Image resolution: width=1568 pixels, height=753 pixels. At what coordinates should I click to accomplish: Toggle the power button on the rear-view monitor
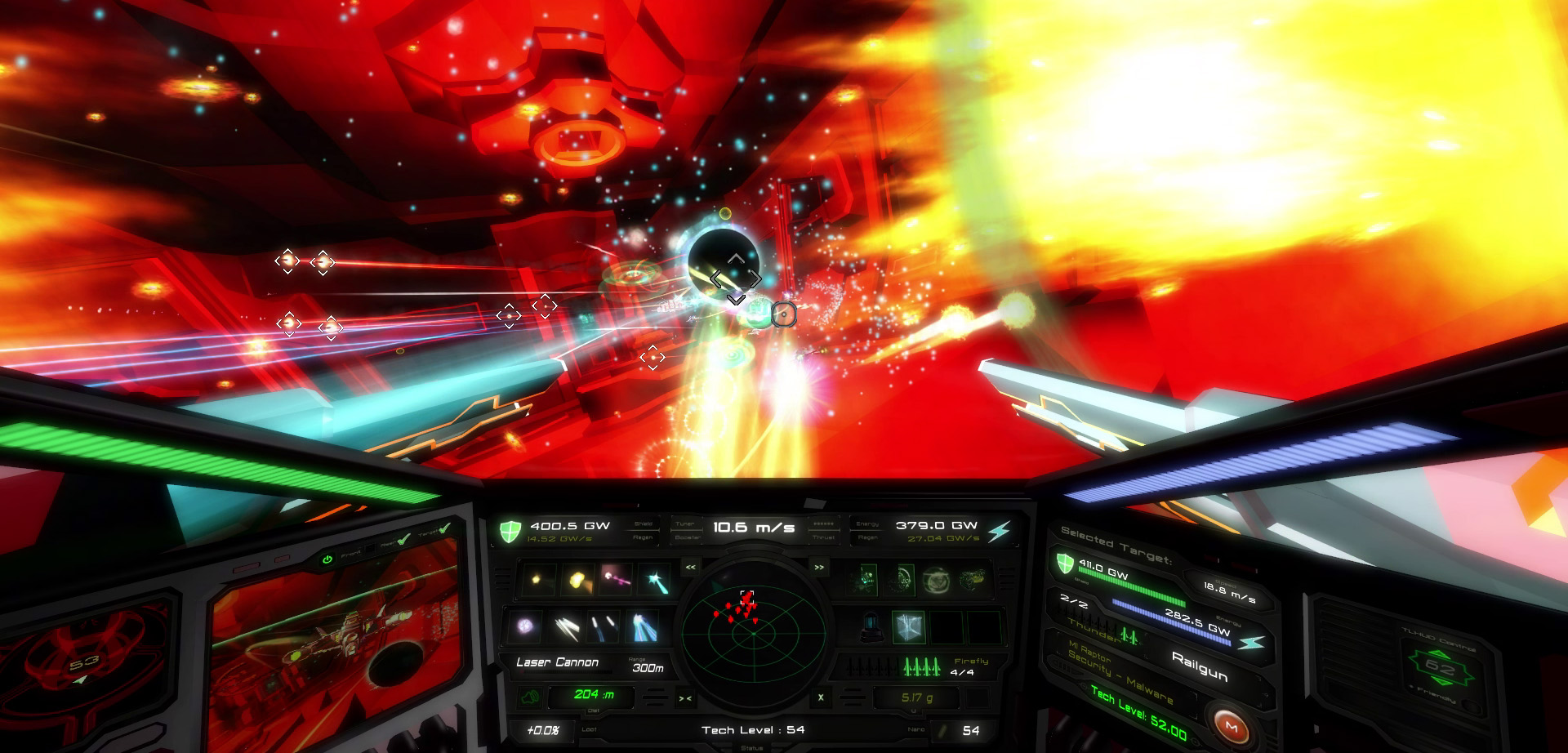328,559
